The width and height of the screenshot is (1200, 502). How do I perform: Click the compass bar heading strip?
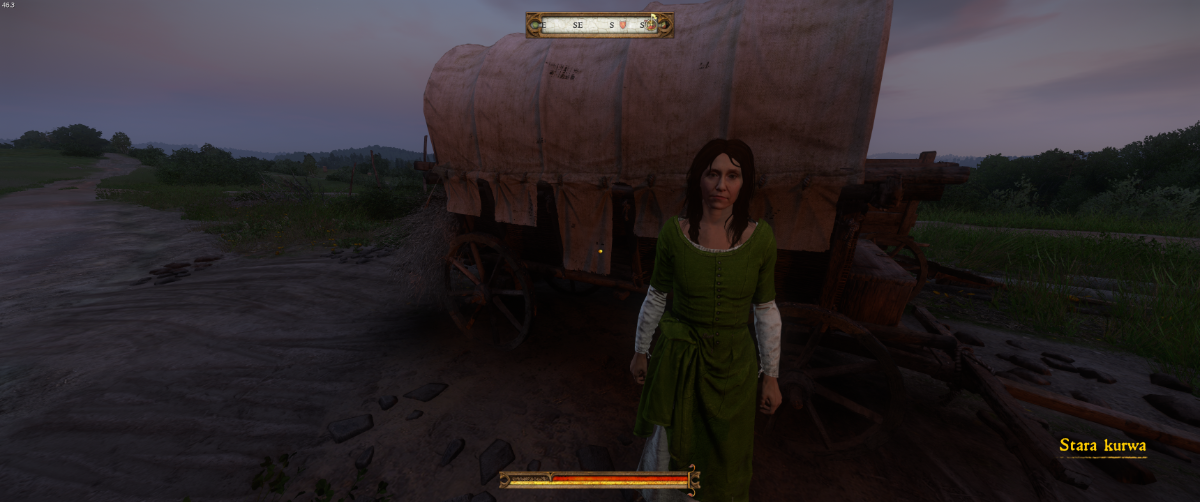point(590,24)
